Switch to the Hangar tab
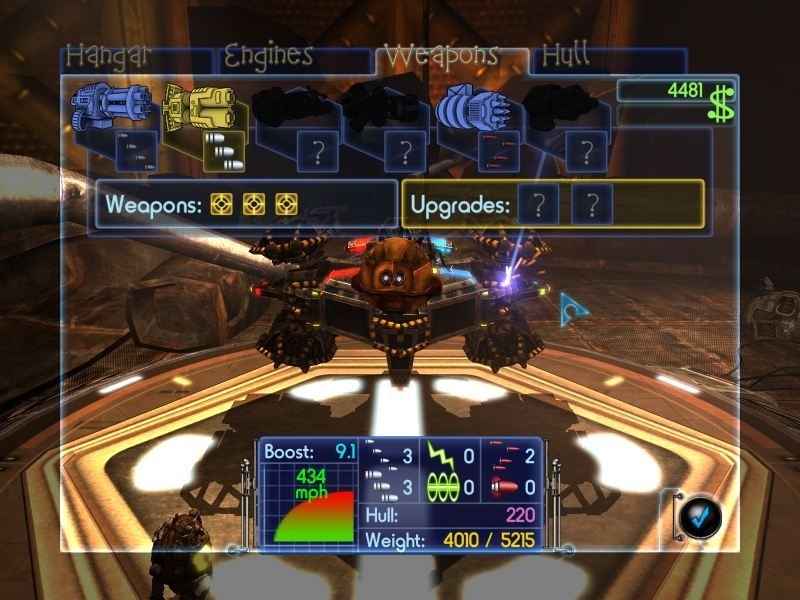The image size is (800, 600). [109, 56]
